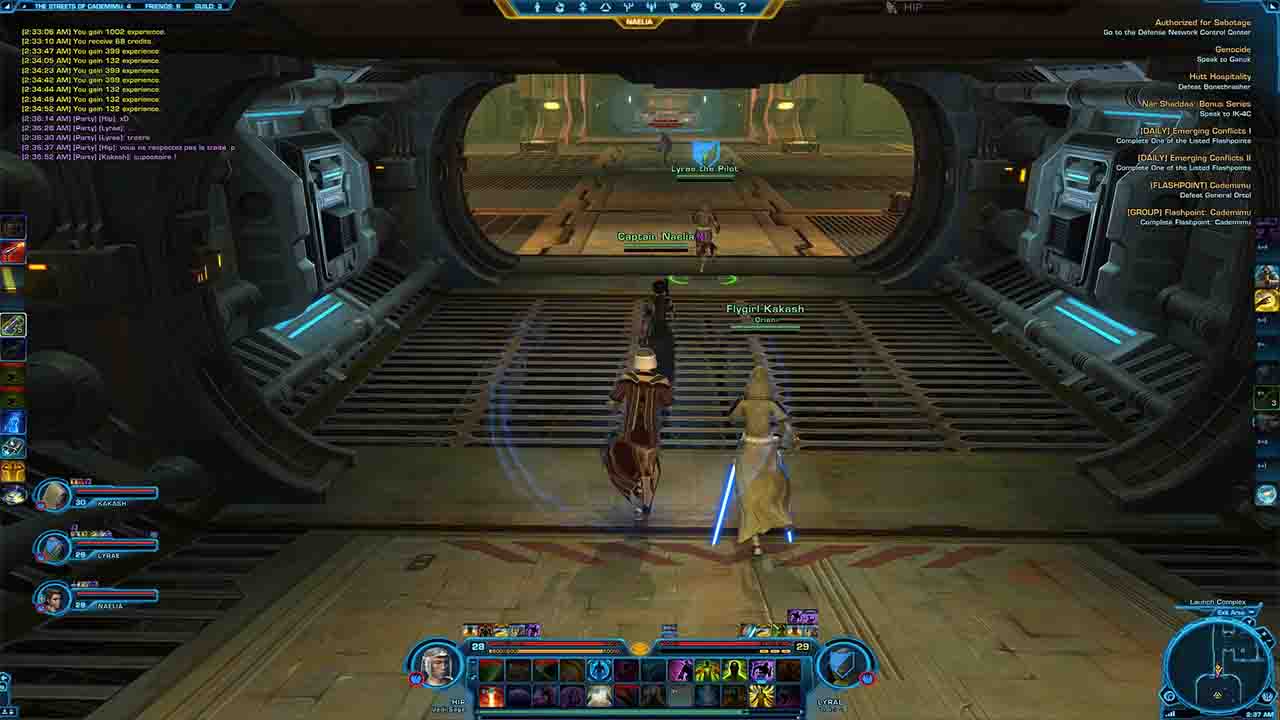Viewport: 1280px width, 720px height.
Task: Switch to the FRIENDS 5 chat tab
Action: pyautogui.click(x=162, y=6)
